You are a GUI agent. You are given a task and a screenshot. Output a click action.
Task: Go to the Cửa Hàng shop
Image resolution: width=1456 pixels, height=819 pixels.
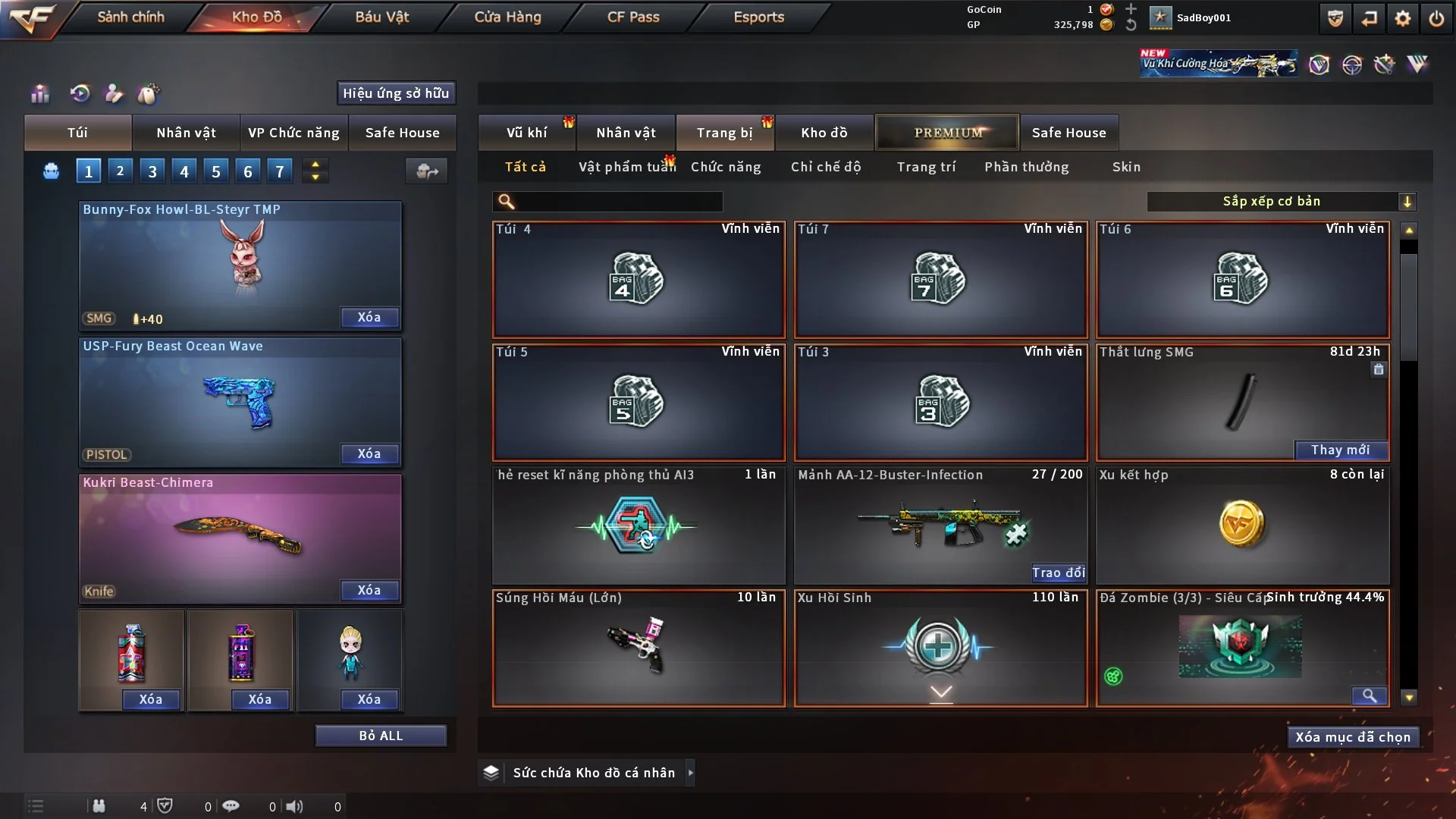coord(507,17)
